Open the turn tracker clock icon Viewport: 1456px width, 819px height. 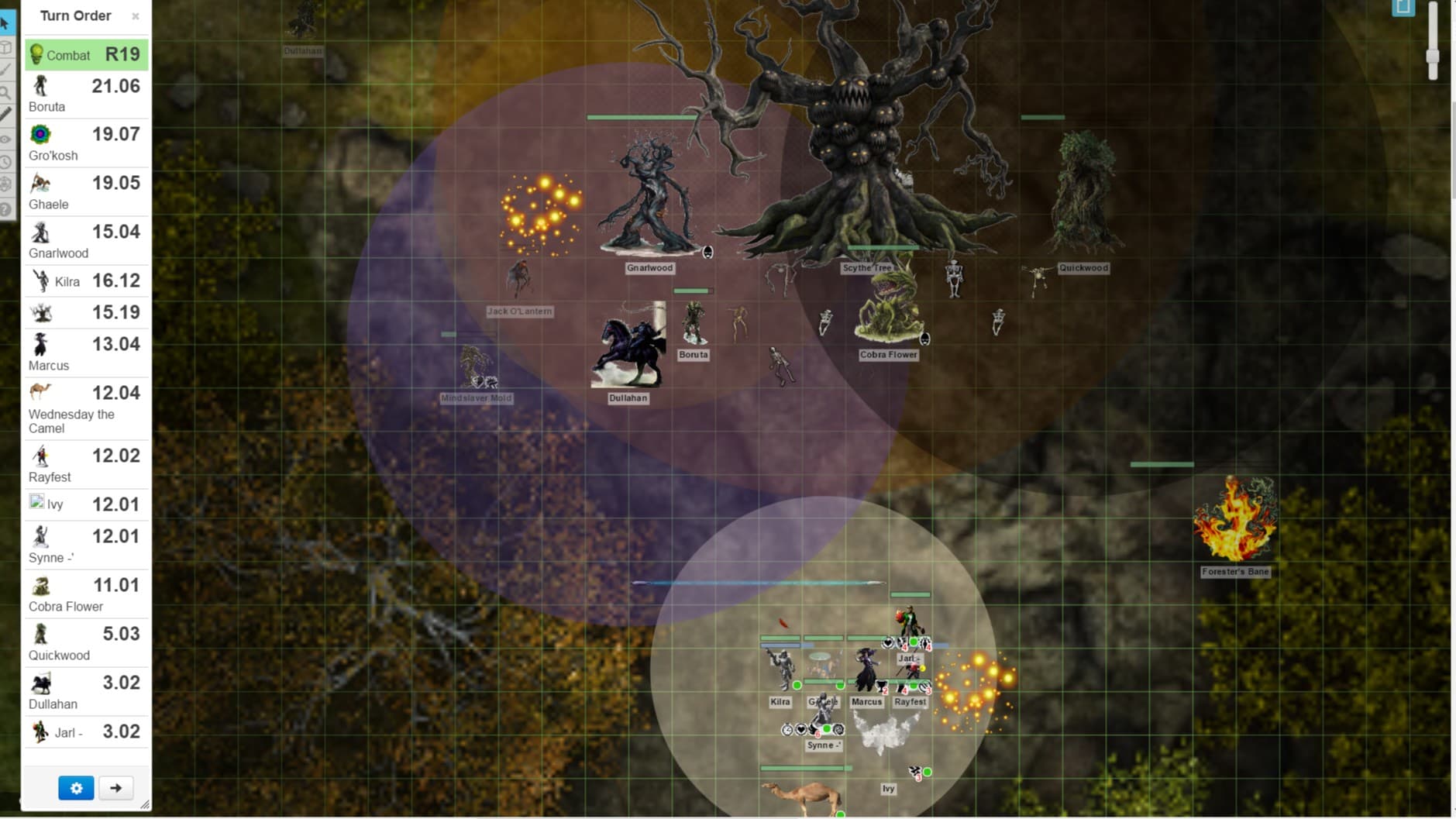pos(6,163)
